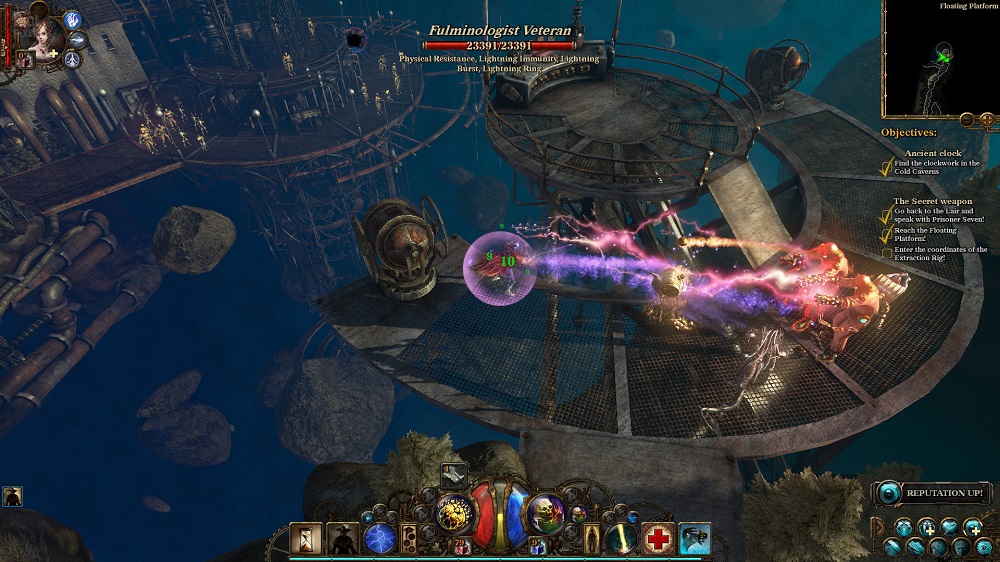Screen dimensions: 1000x562
Task: Open the Secret weapon quest objective
Action: coord(933,201)
